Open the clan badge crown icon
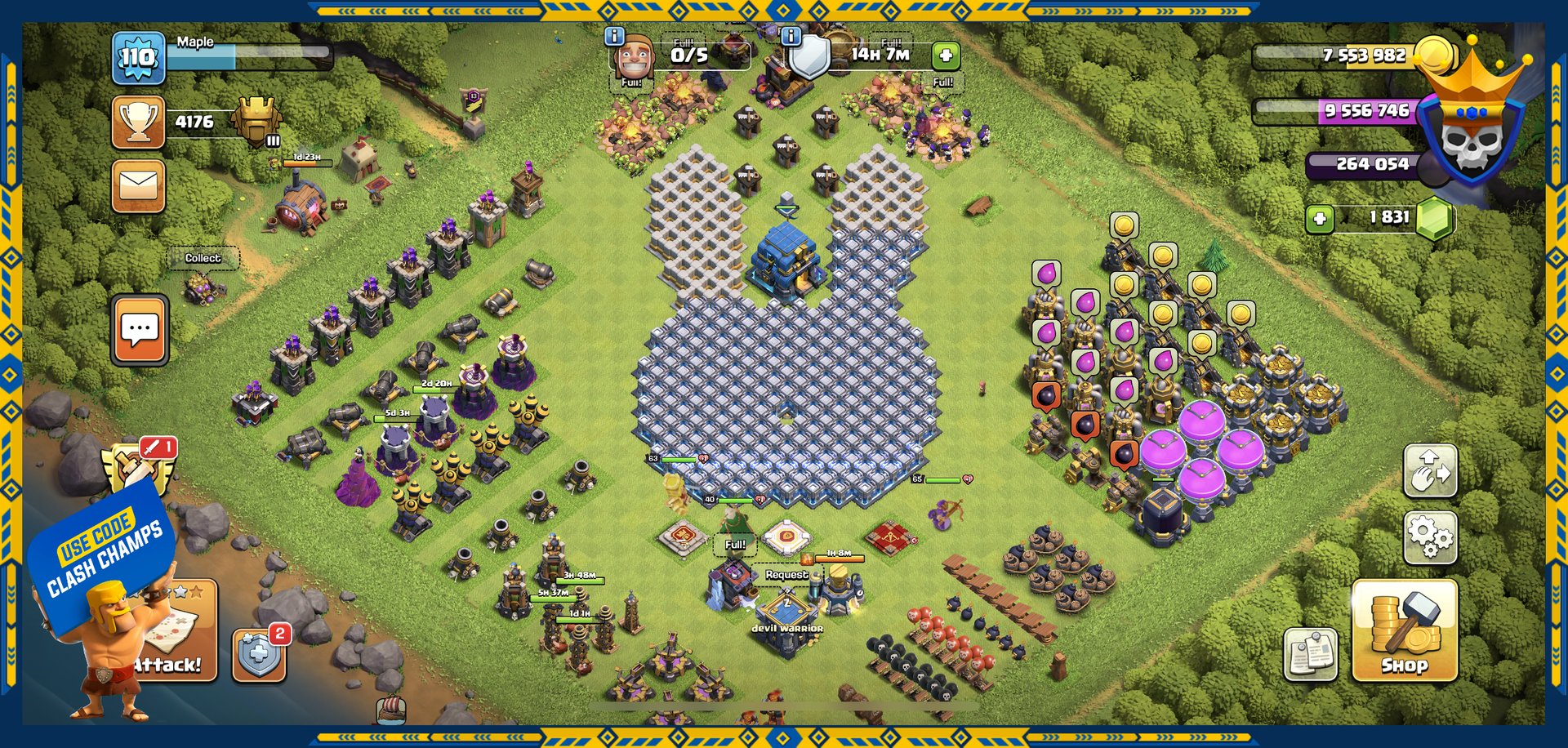The width and height of the screenshot is (1568, 748). [x=1470, y=122]
